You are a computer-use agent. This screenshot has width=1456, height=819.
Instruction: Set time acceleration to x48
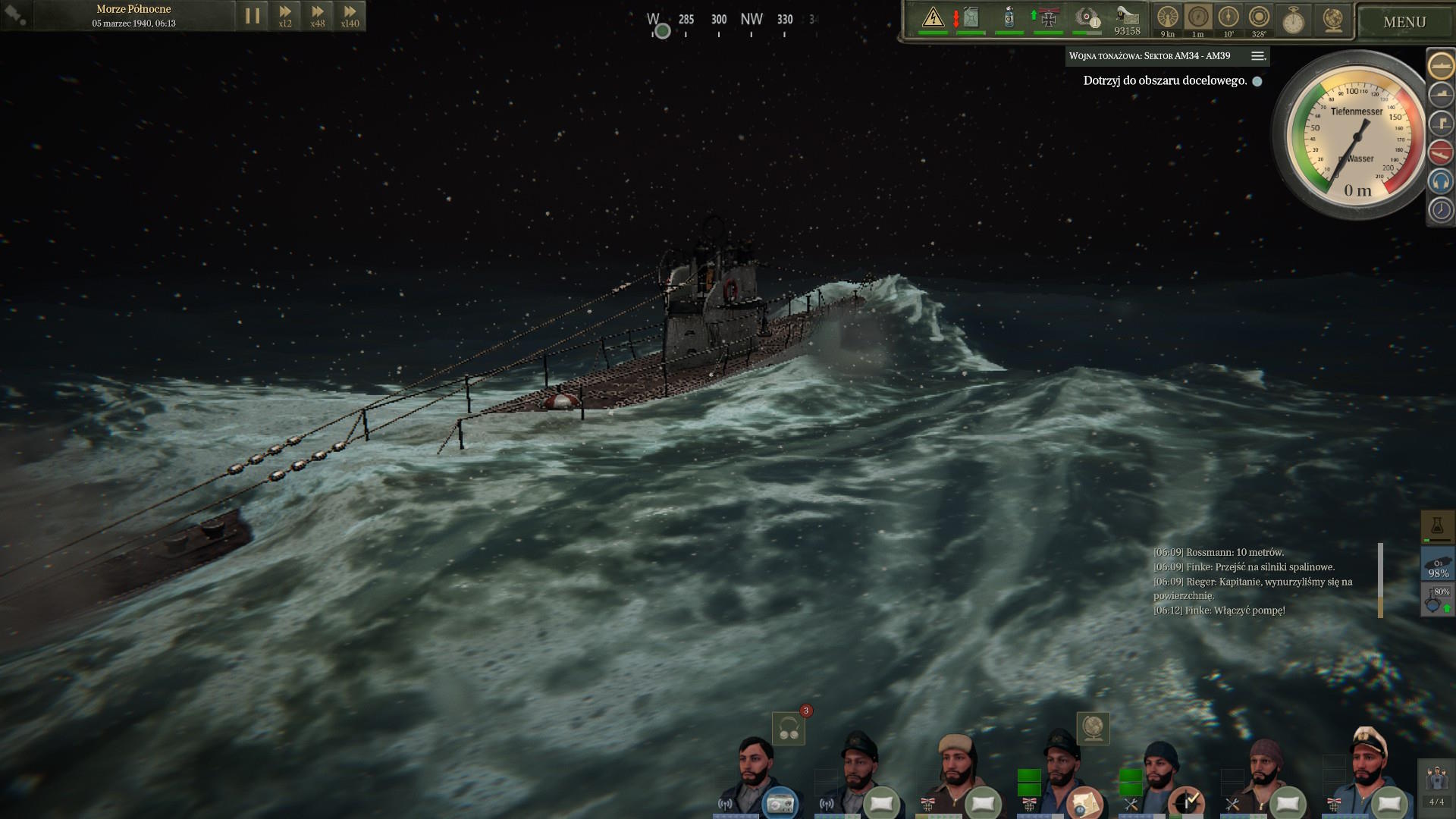coord(318,16)
